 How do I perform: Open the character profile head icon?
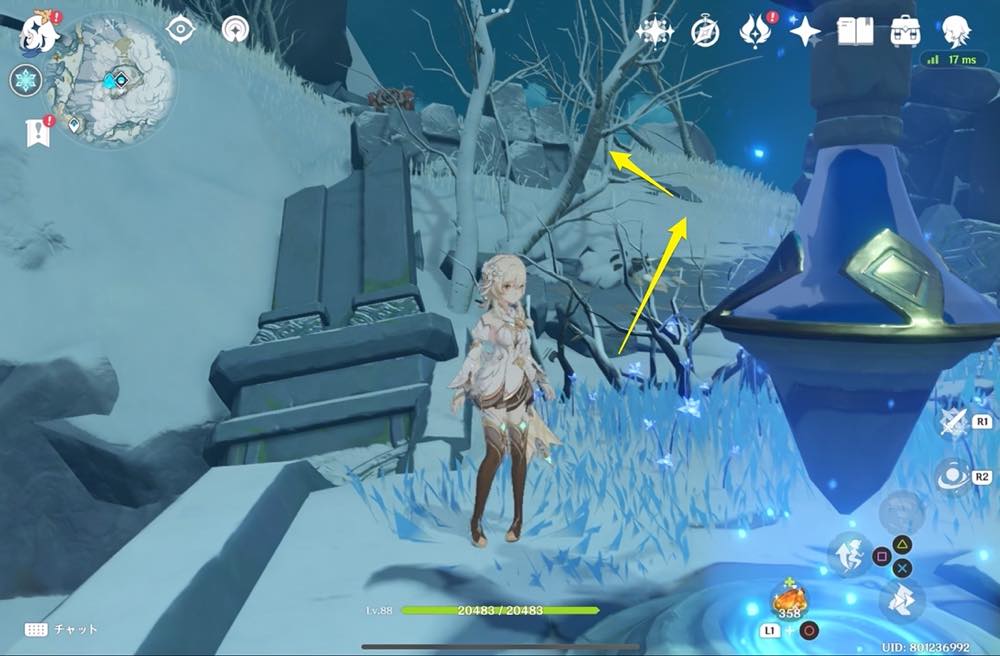point(956,32)
